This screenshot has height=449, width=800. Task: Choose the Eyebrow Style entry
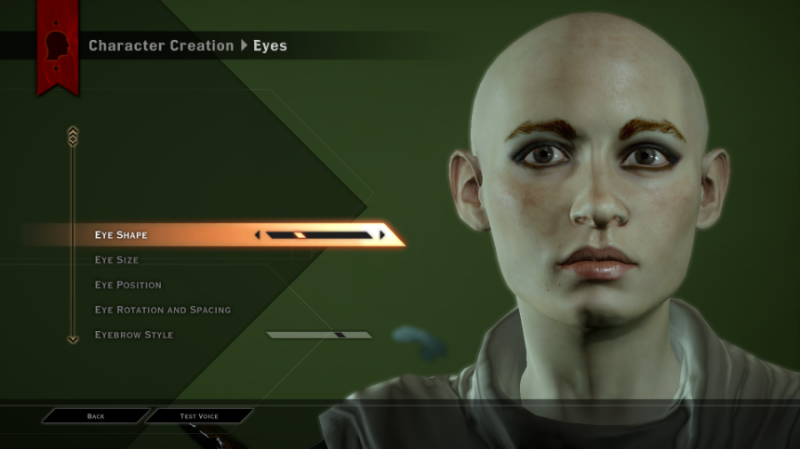pos(133,335)
